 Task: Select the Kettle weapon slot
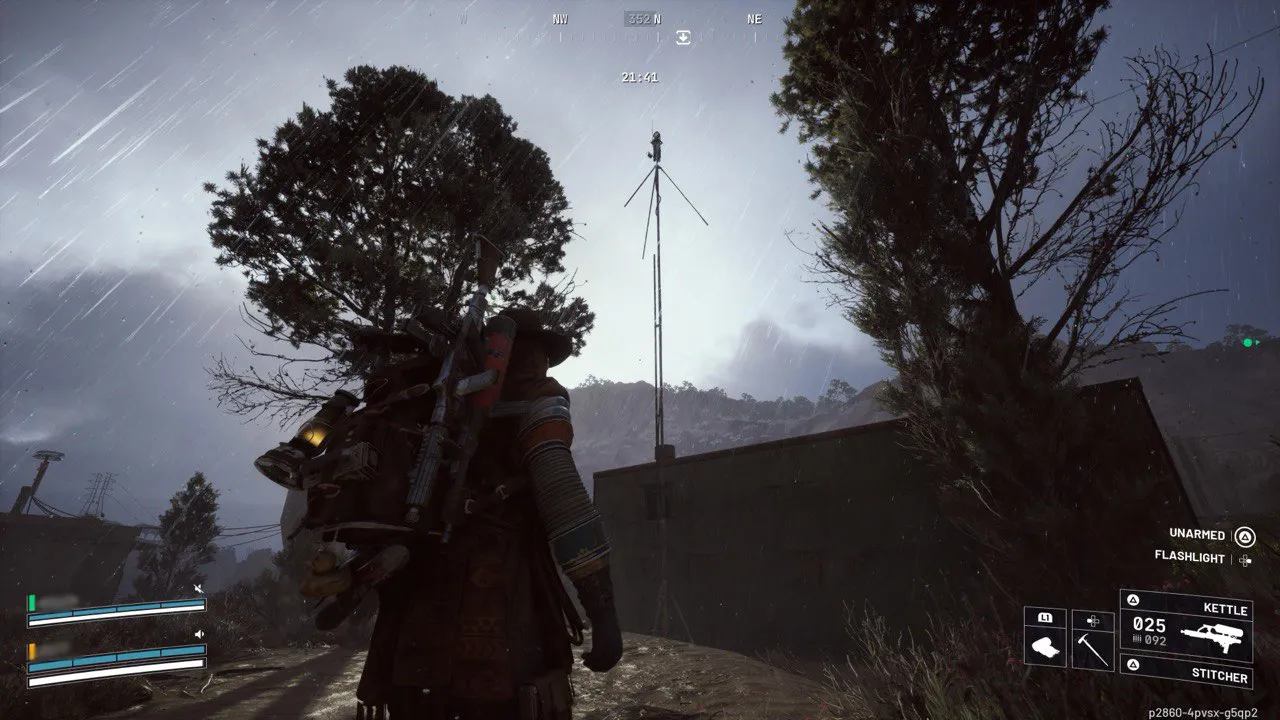pos(1186,625)
